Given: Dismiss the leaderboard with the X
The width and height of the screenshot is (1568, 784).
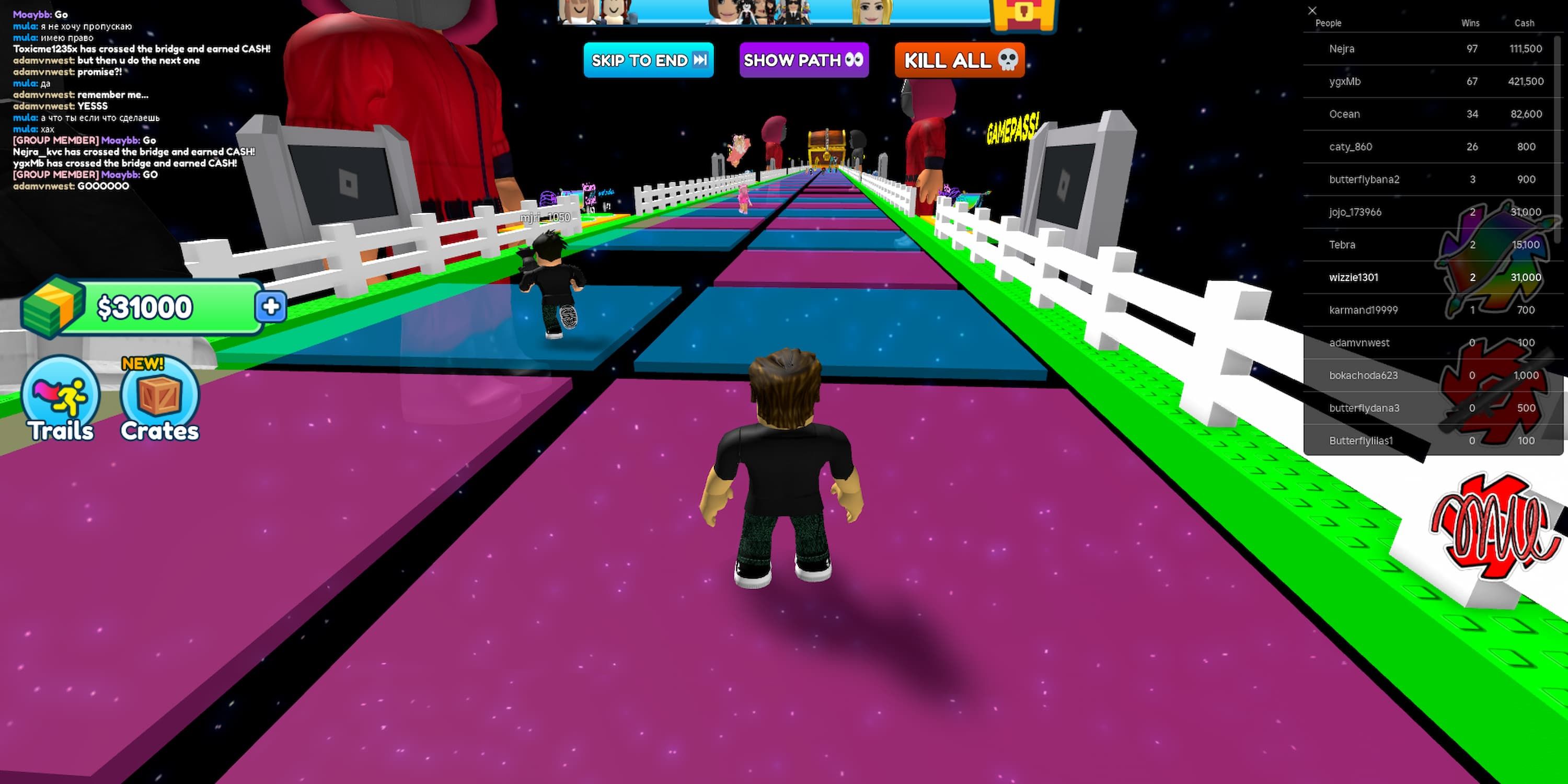Looking at the screenshot, I should [x=1312, y=10].
